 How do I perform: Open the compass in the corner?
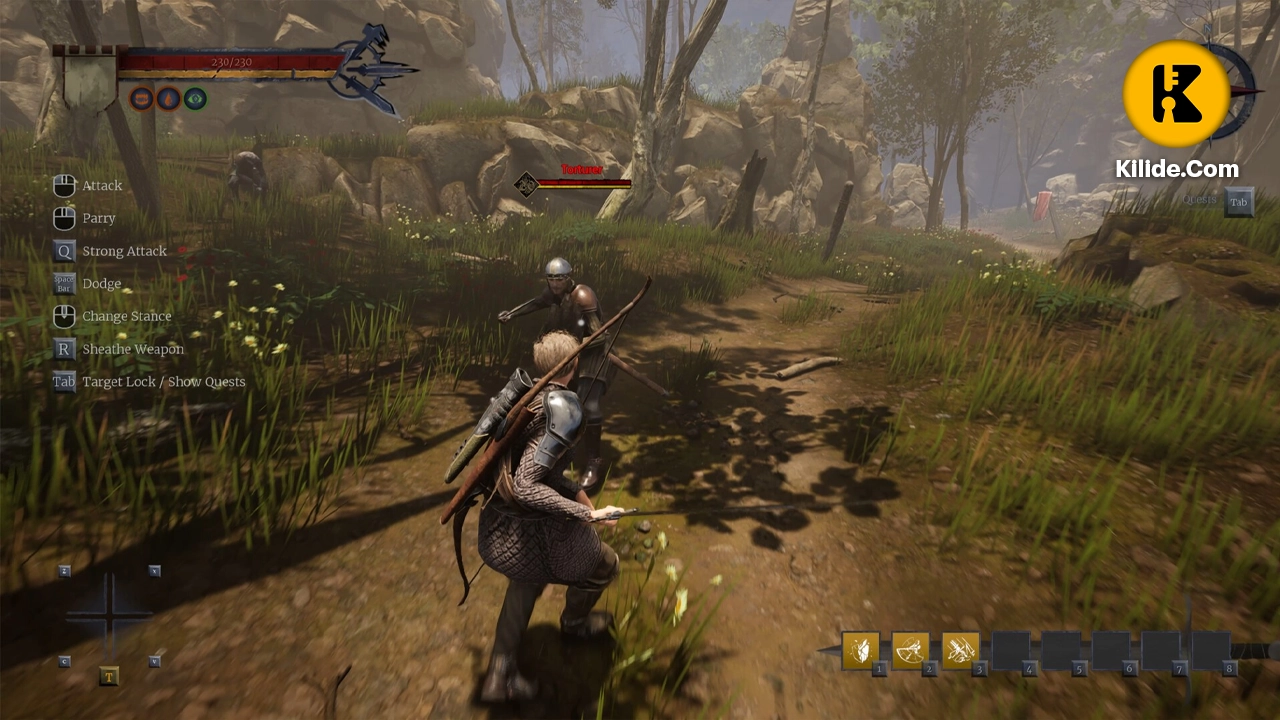tap(1242, 88)
